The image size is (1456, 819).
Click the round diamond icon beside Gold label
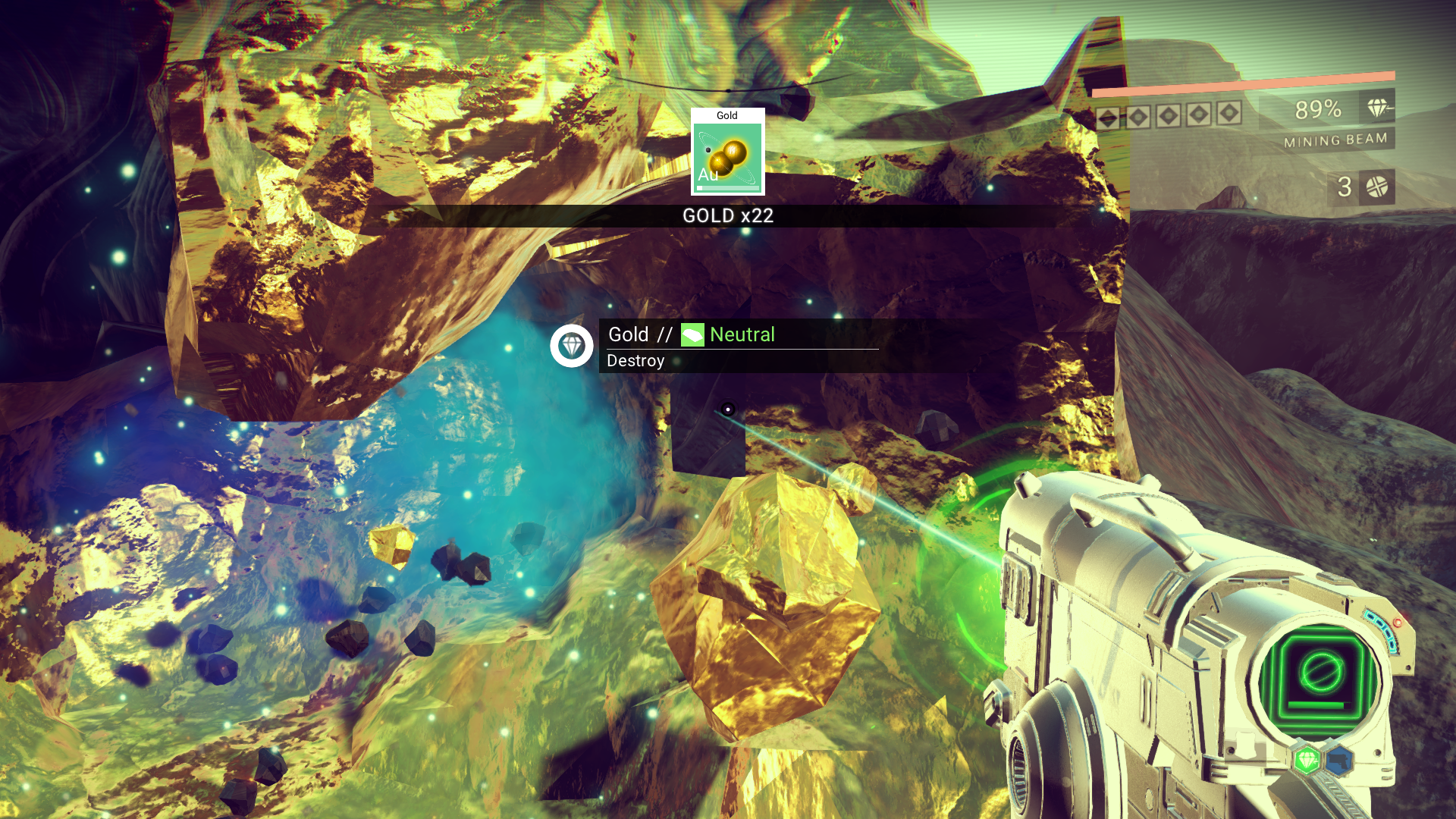click(572, 346)
